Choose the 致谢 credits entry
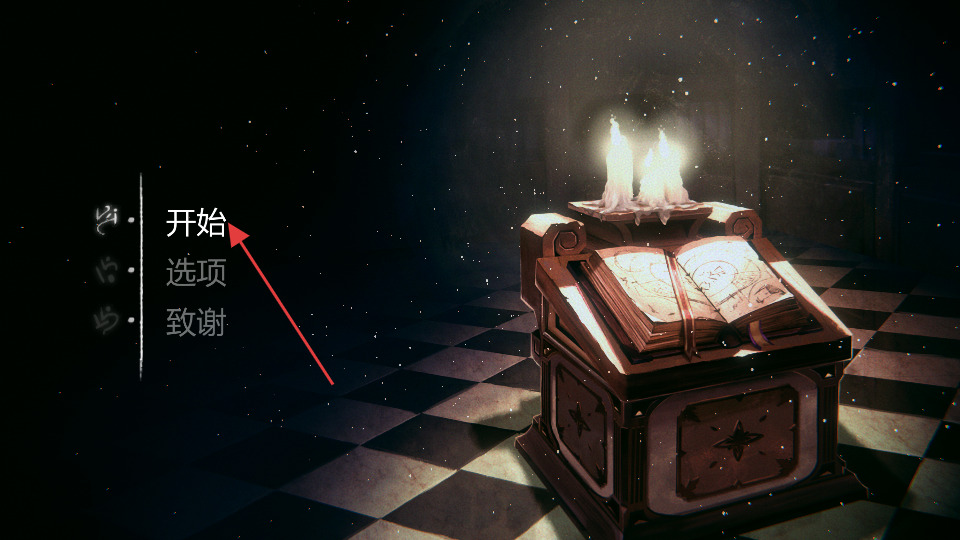 [196, 322]
